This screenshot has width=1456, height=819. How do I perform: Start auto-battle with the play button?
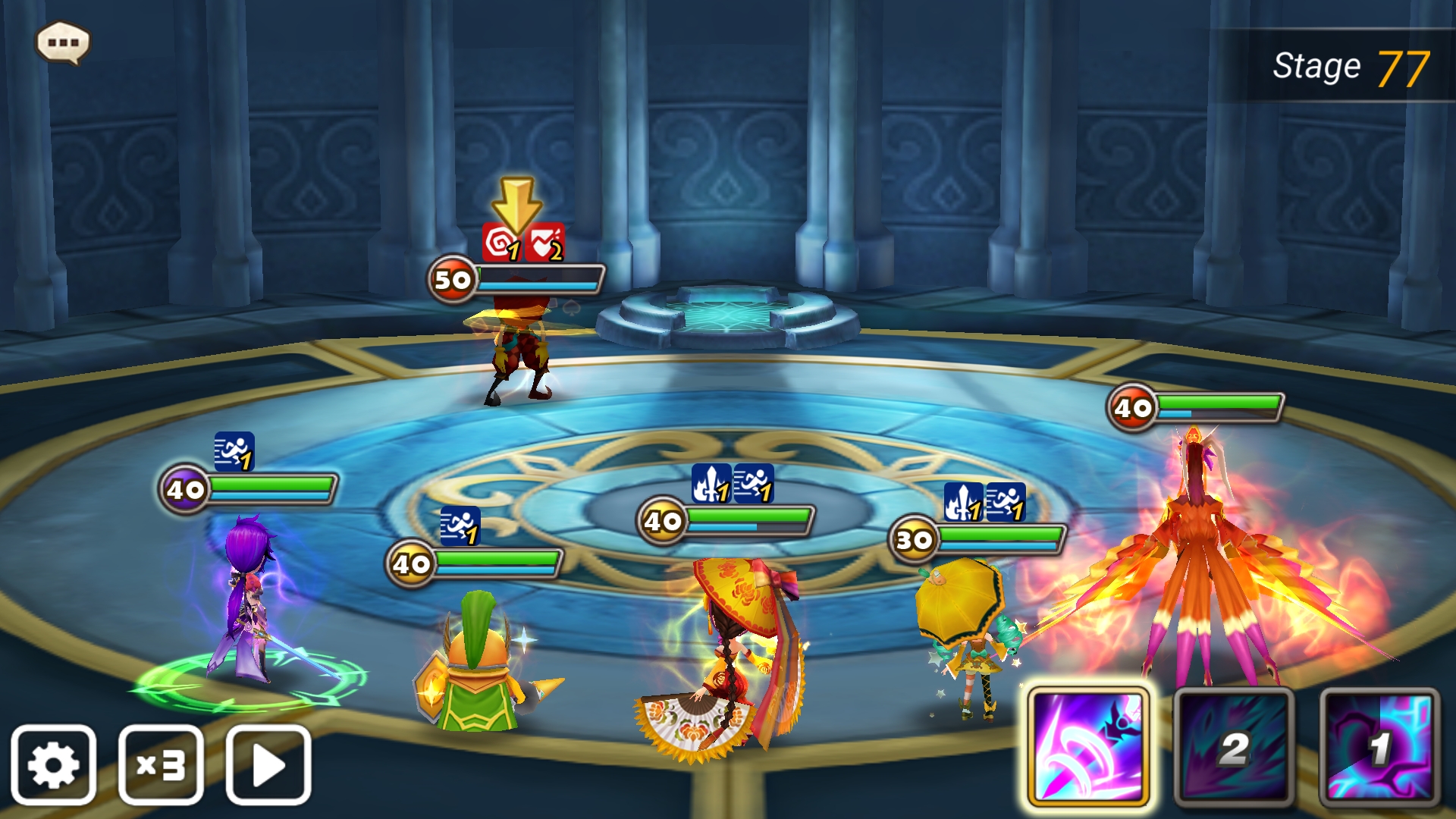(x=268, y=764)
